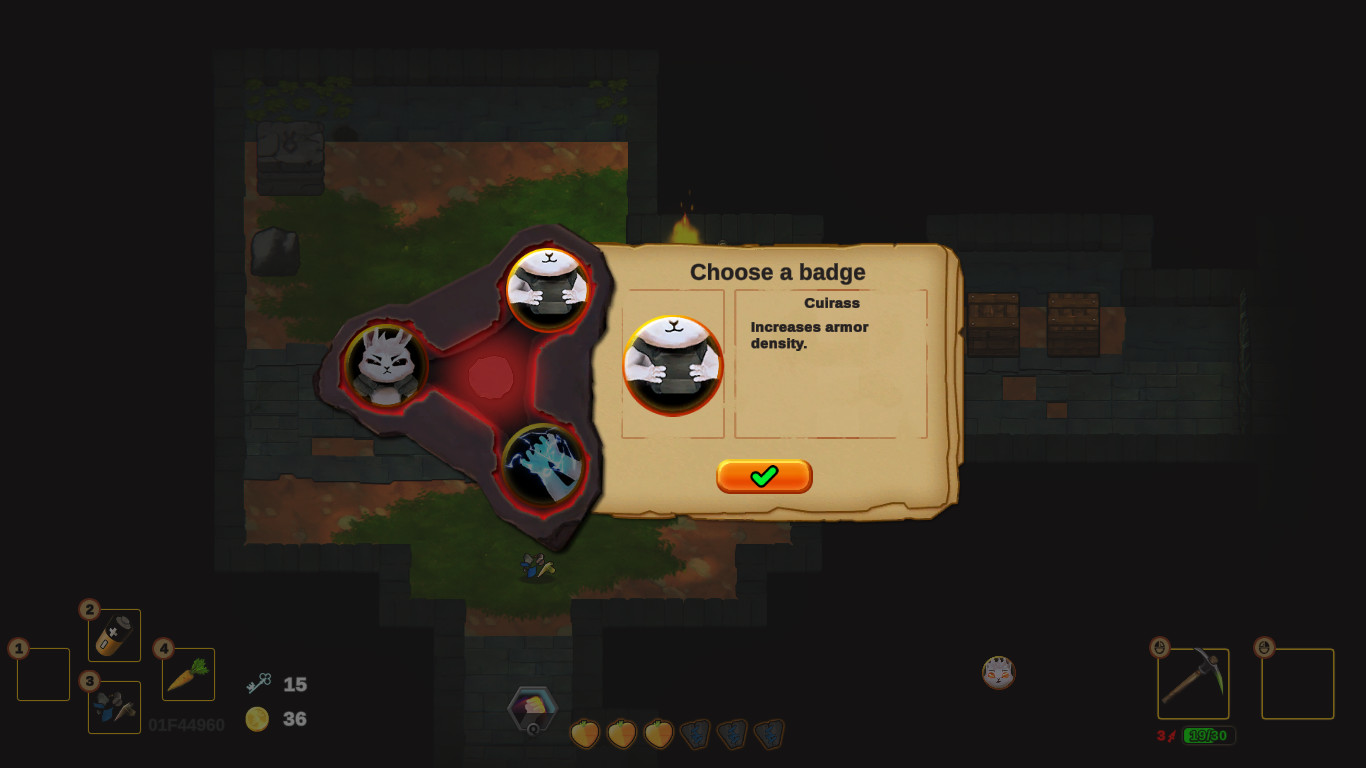Select the carrot item in slot 4
1366x768 pixels.
click(186, 674)
